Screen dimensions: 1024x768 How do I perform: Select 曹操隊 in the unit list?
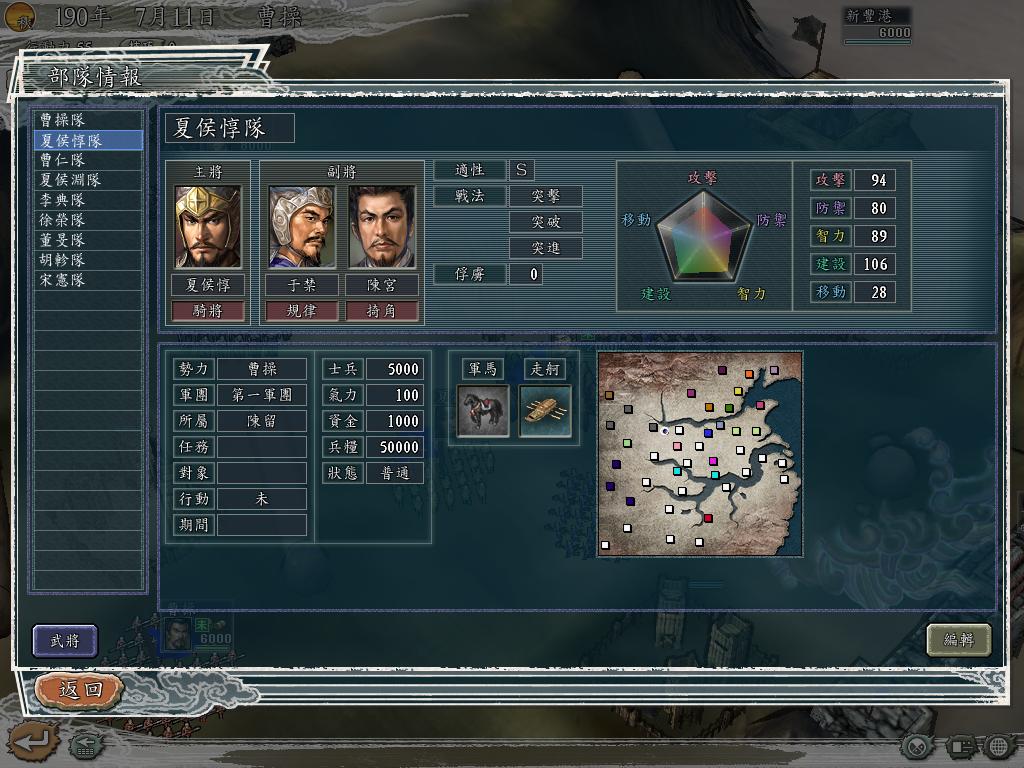pos(86,120)
